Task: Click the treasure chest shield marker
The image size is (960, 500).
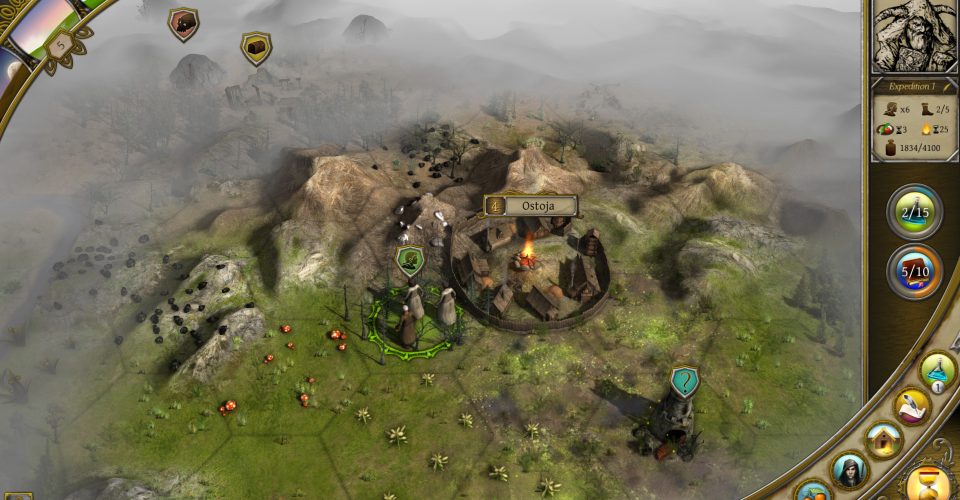Action: (x=256, y=47)
